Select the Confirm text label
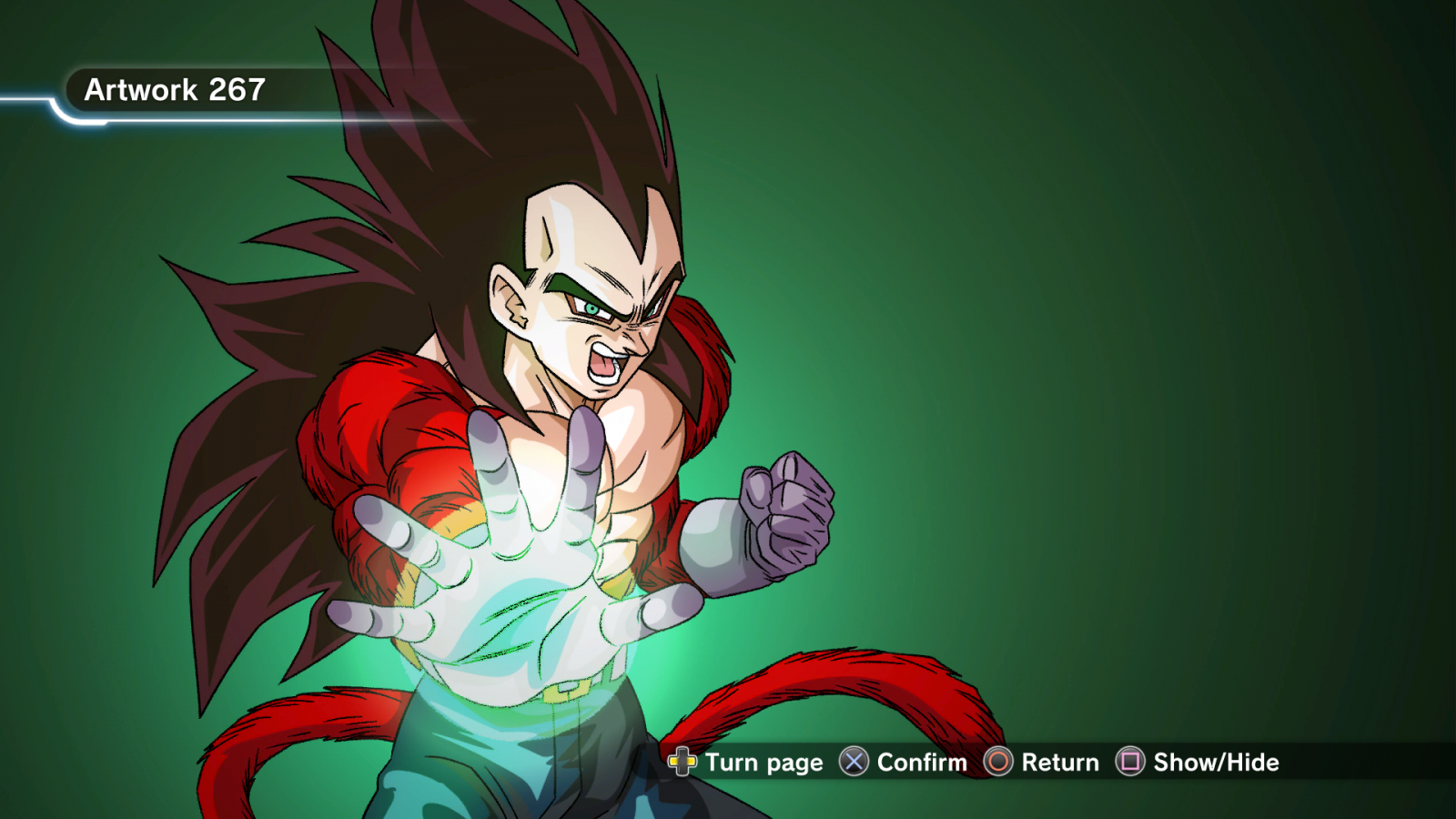This screenshot has height=819, width=1456. pos(919,763)
